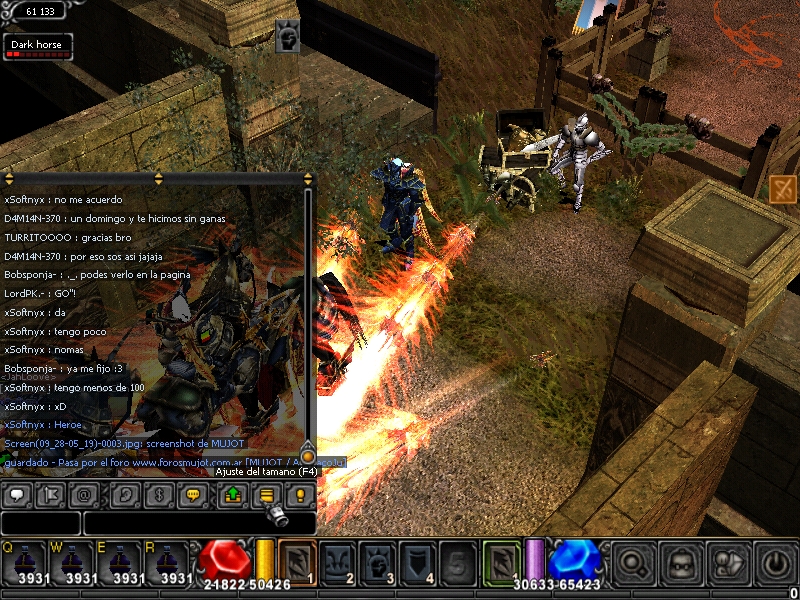The height and width of the screenshot is (600, 800).
Task: Activate the shield skill in slot 4
Action: click(x=418, y=563)
